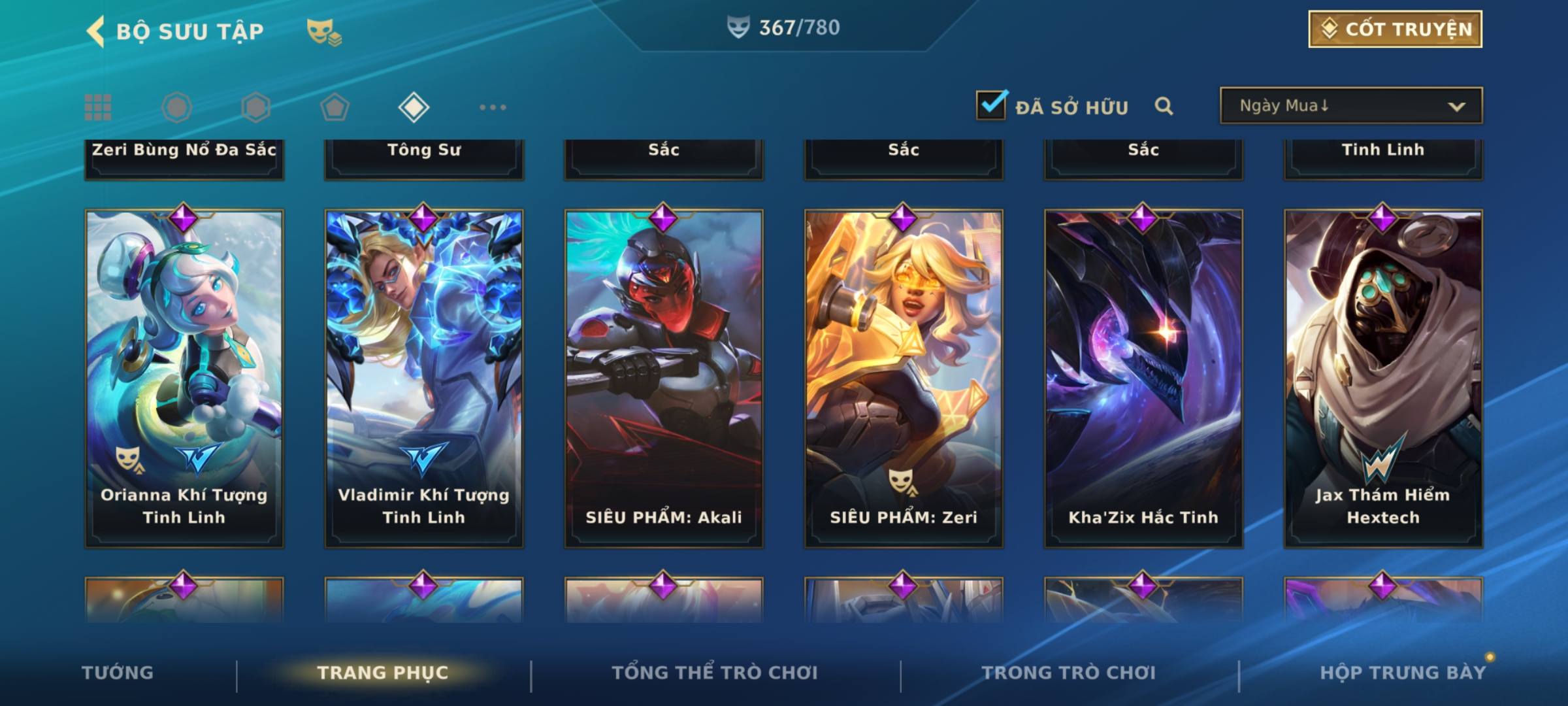Open the Hộp Trưng Bày tab
This screenshot has width=1568, height=706.
tap(1403, 673)
